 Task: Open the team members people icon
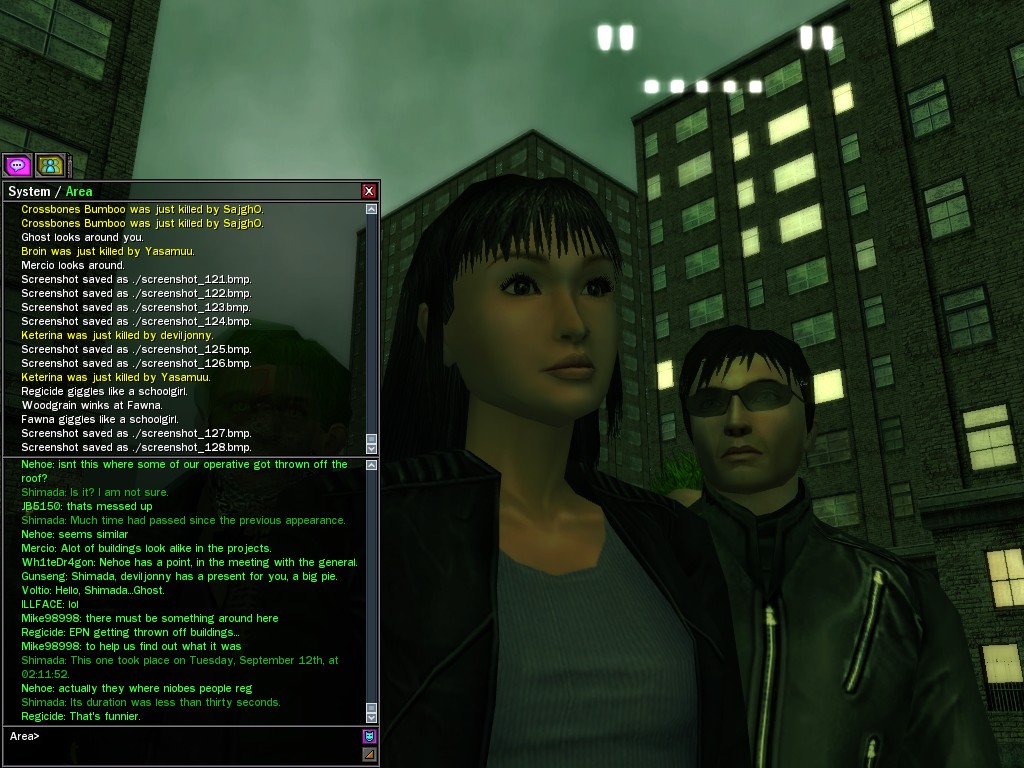point(50,165)
